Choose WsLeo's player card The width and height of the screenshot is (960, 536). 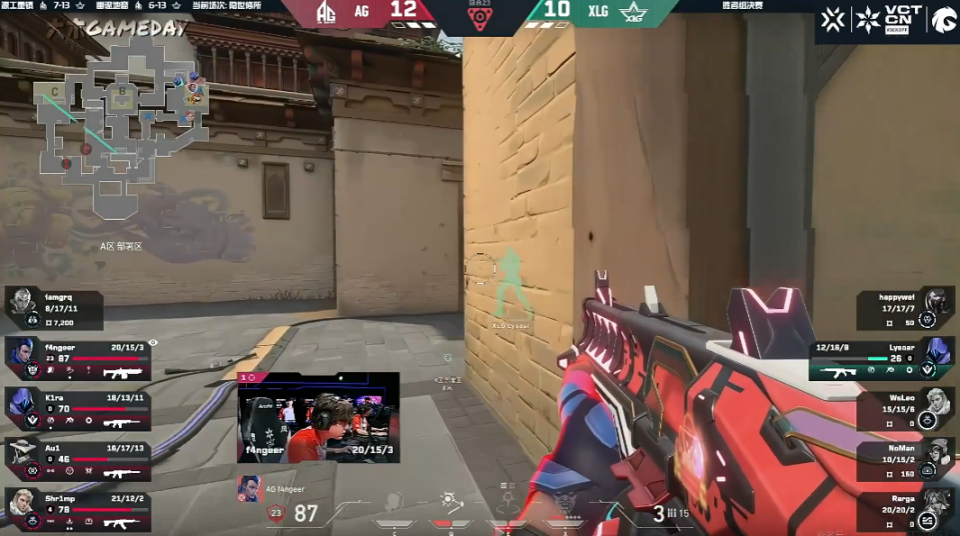pyautogui.click(x=905, y=409)
